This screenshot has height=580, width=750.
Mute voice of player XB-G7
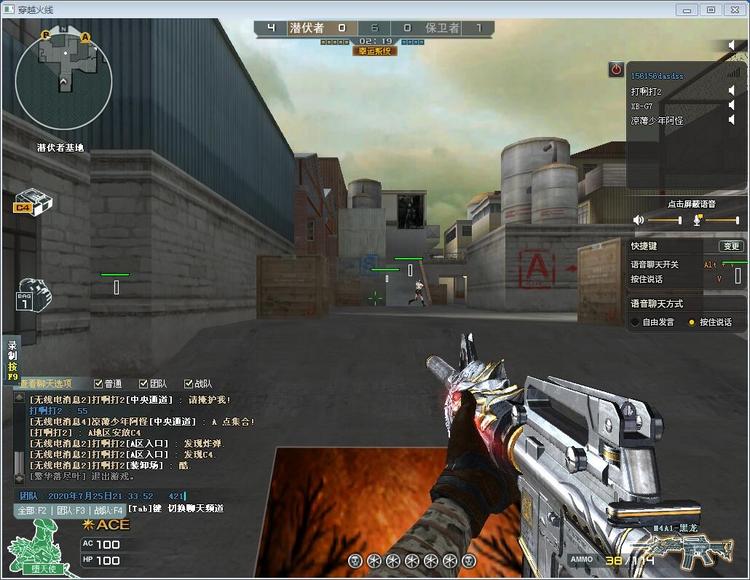tap(731, 105)
